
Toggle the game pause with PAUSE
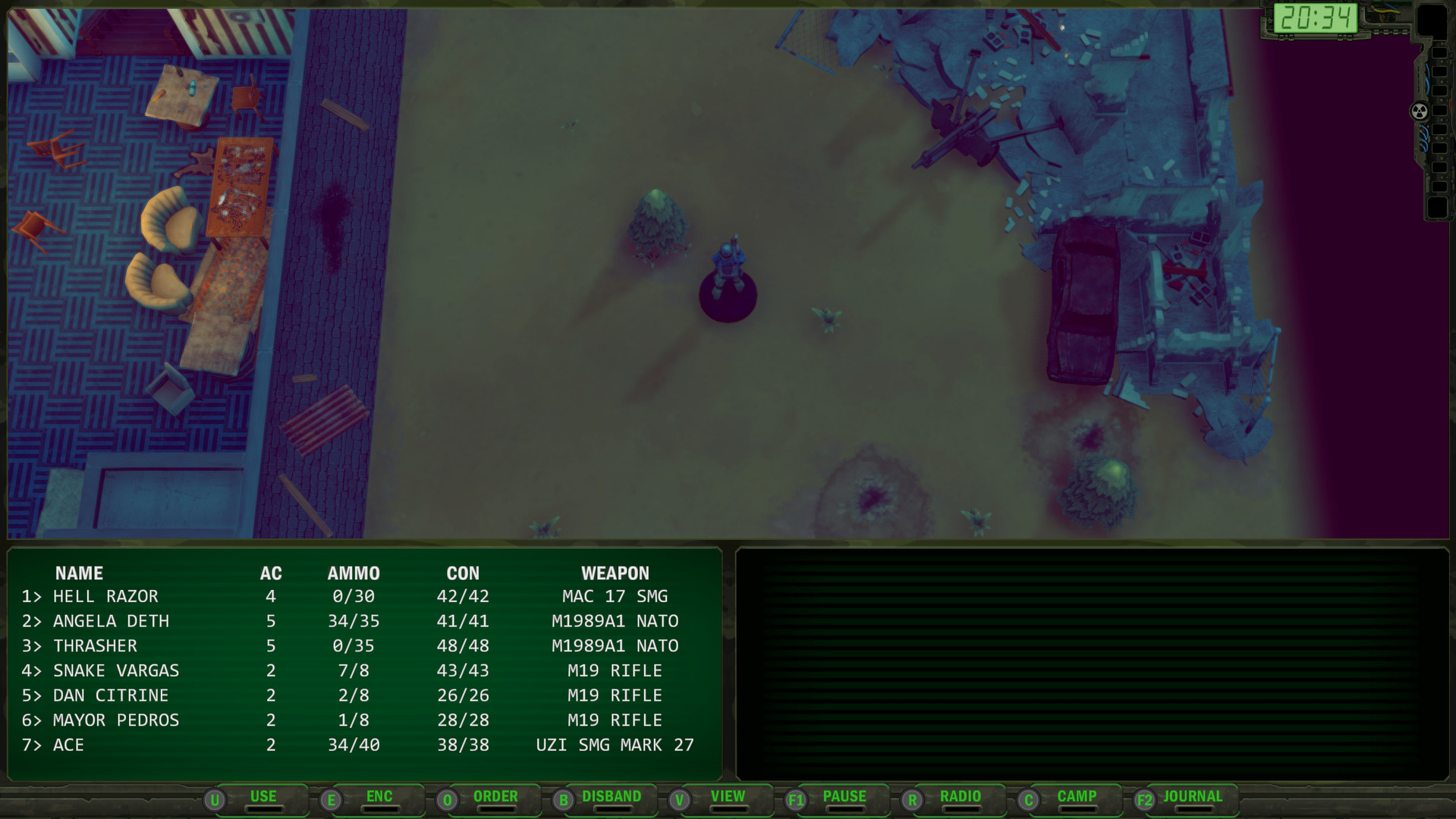point(844,797)
